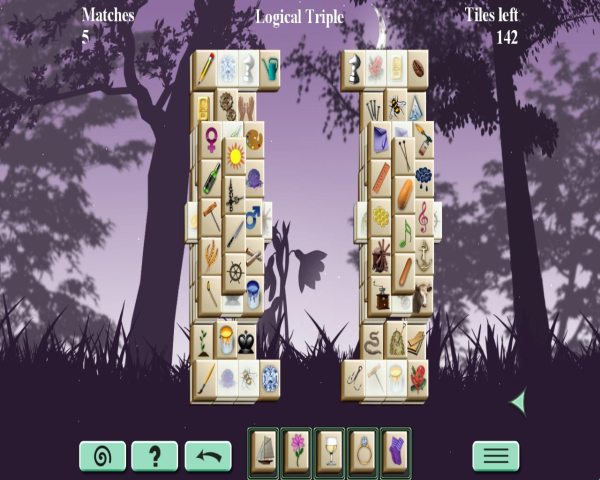Click the spiral shuffle button

[x=102, y=456]
